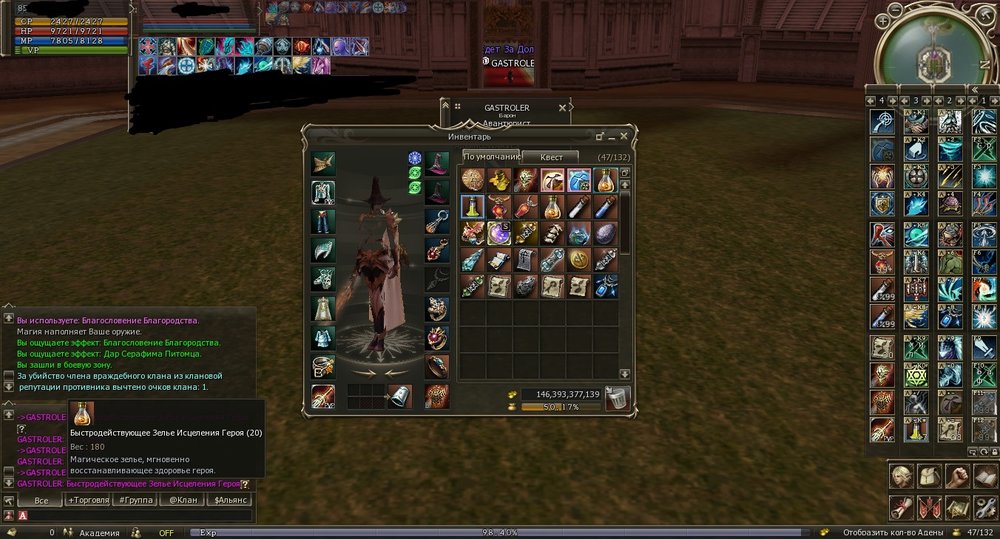
Task: Click the equipped chest armor slot
Action: pos(323,192)
